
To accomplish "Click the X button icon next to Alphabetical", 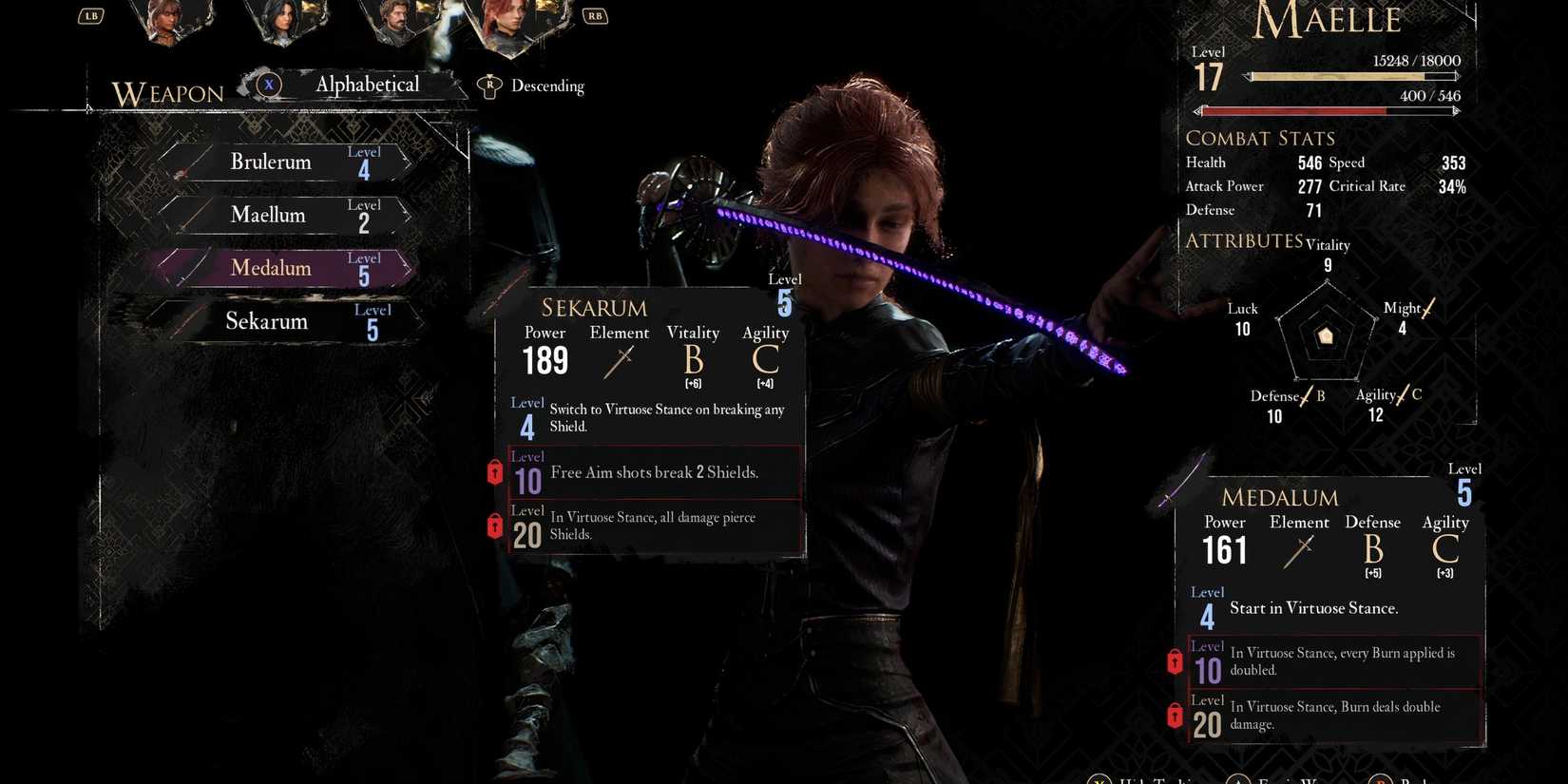I will 269,85.
